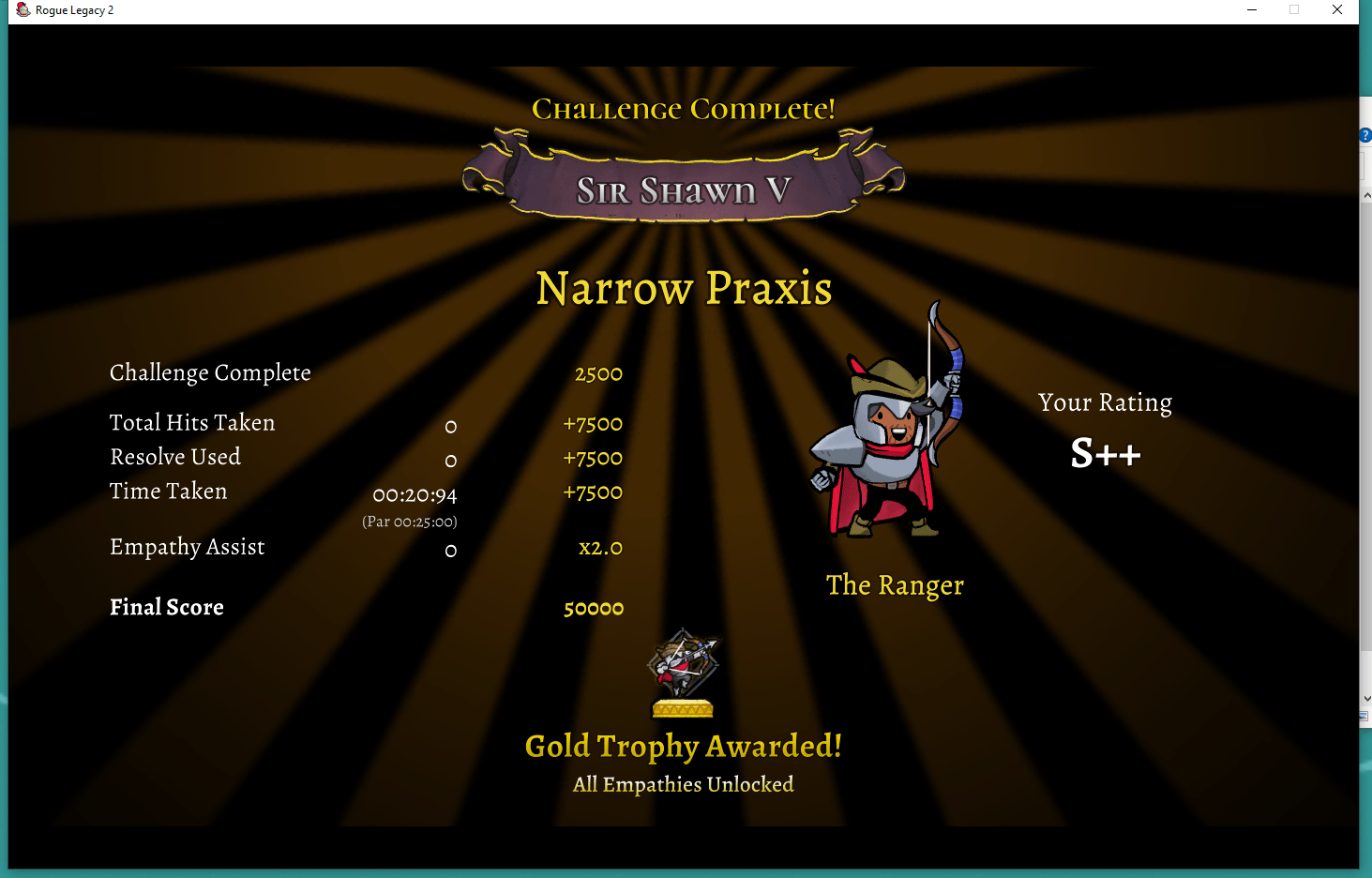Expand the Time Taken par details
The height and width of the screenshot is (878, 1372).
click(410, 522)
